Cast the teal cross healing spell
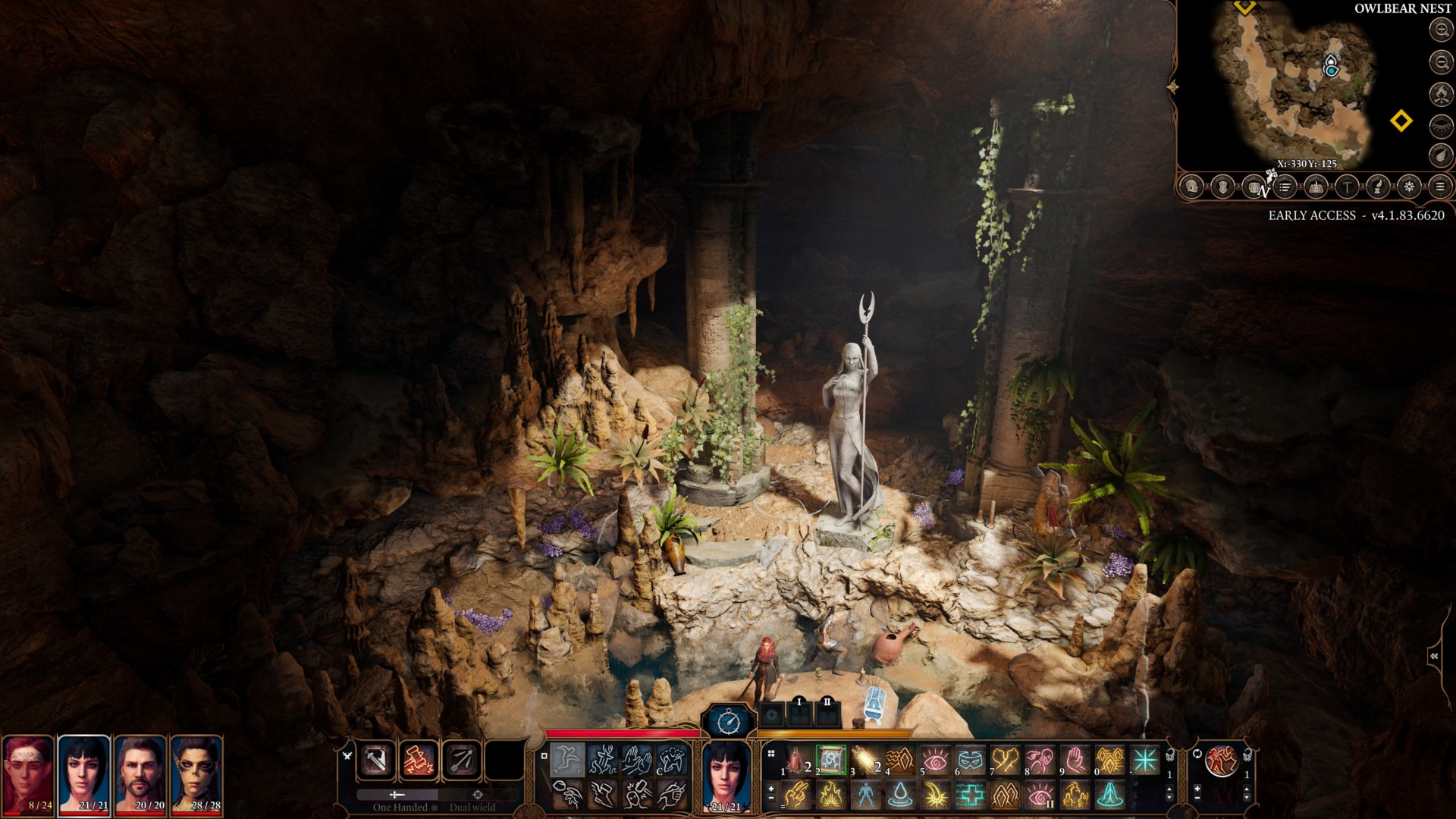Image resolution: width=1456 pixels, height=819 pixels. click(x=971, y=795)
